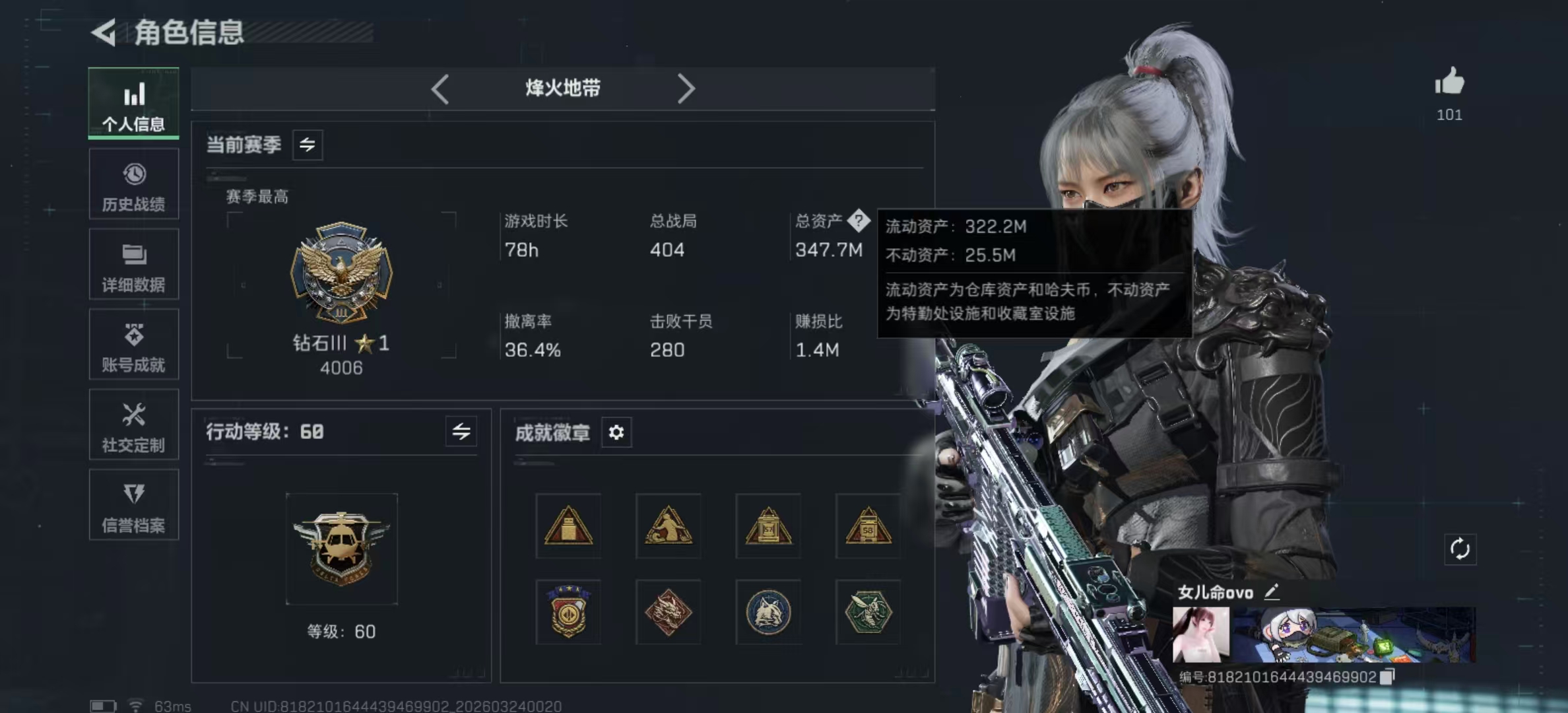
Task: Click the 烽火地带 mode title
Action: tap(562, 88)
